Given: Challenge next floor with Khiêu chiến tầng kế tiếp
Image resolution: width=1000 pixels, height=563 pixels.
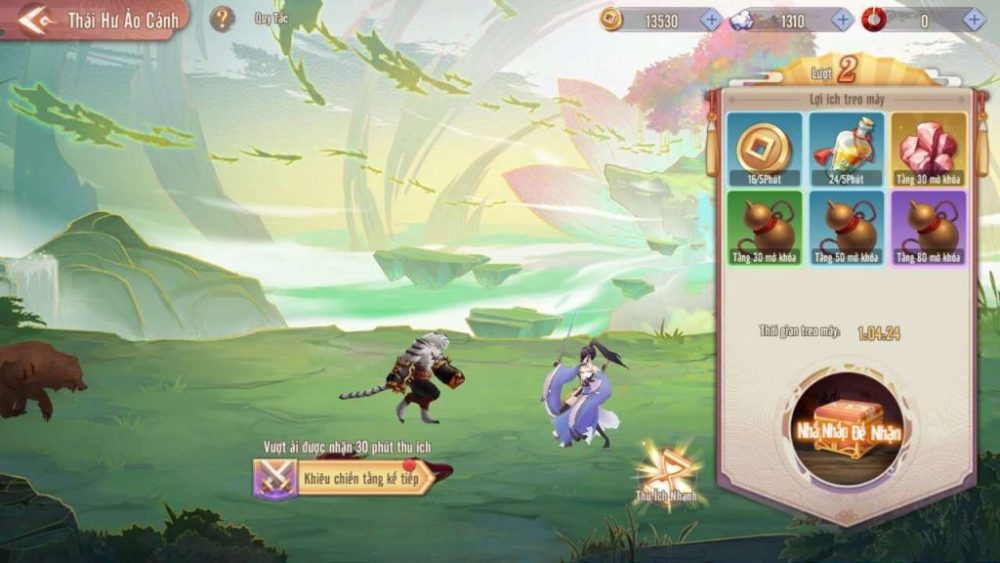Looking at the screenshot, I should click(x=350, y=478).
